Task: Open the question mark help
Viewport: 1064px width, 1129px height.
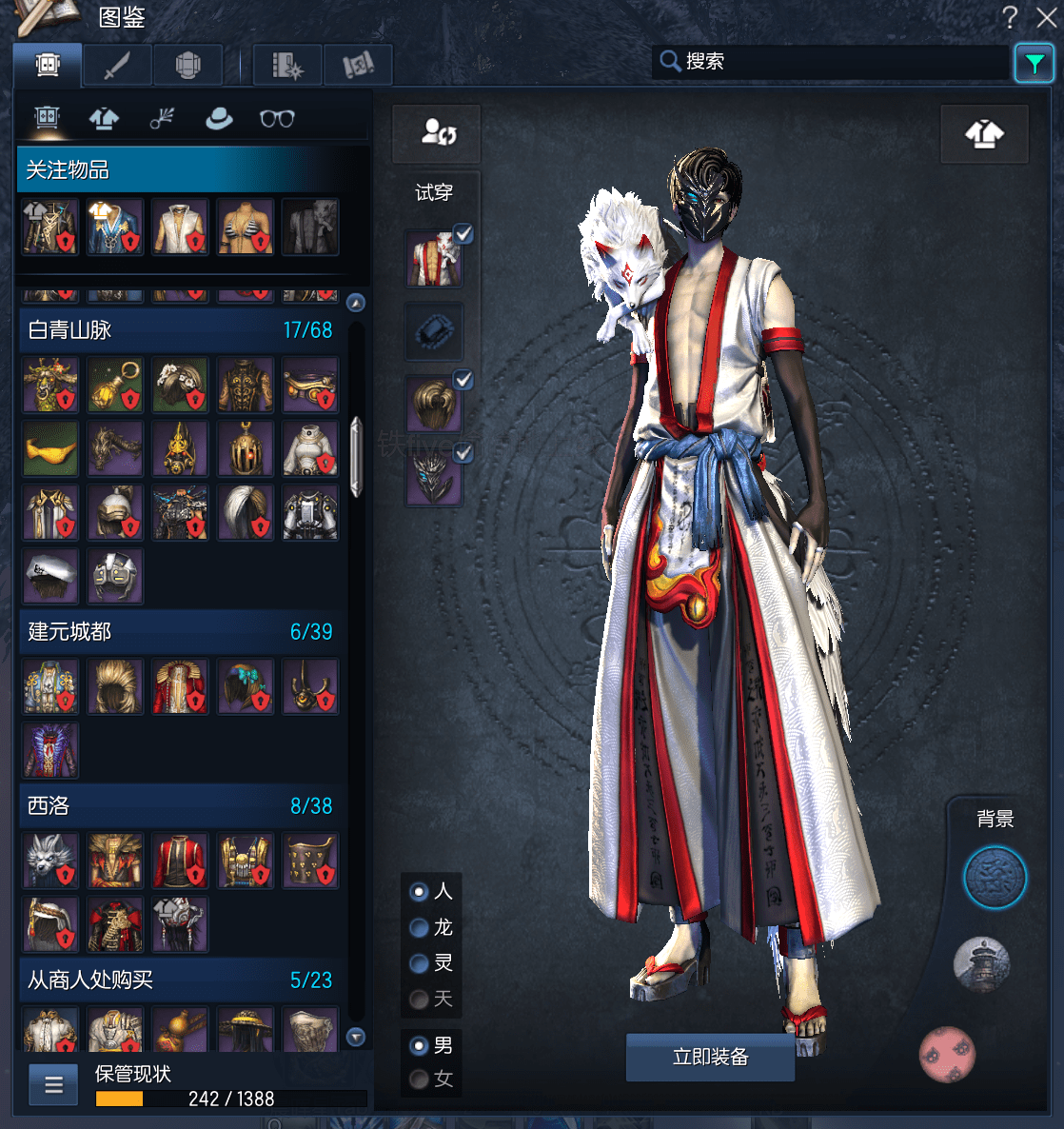Action: point(1010,17)
